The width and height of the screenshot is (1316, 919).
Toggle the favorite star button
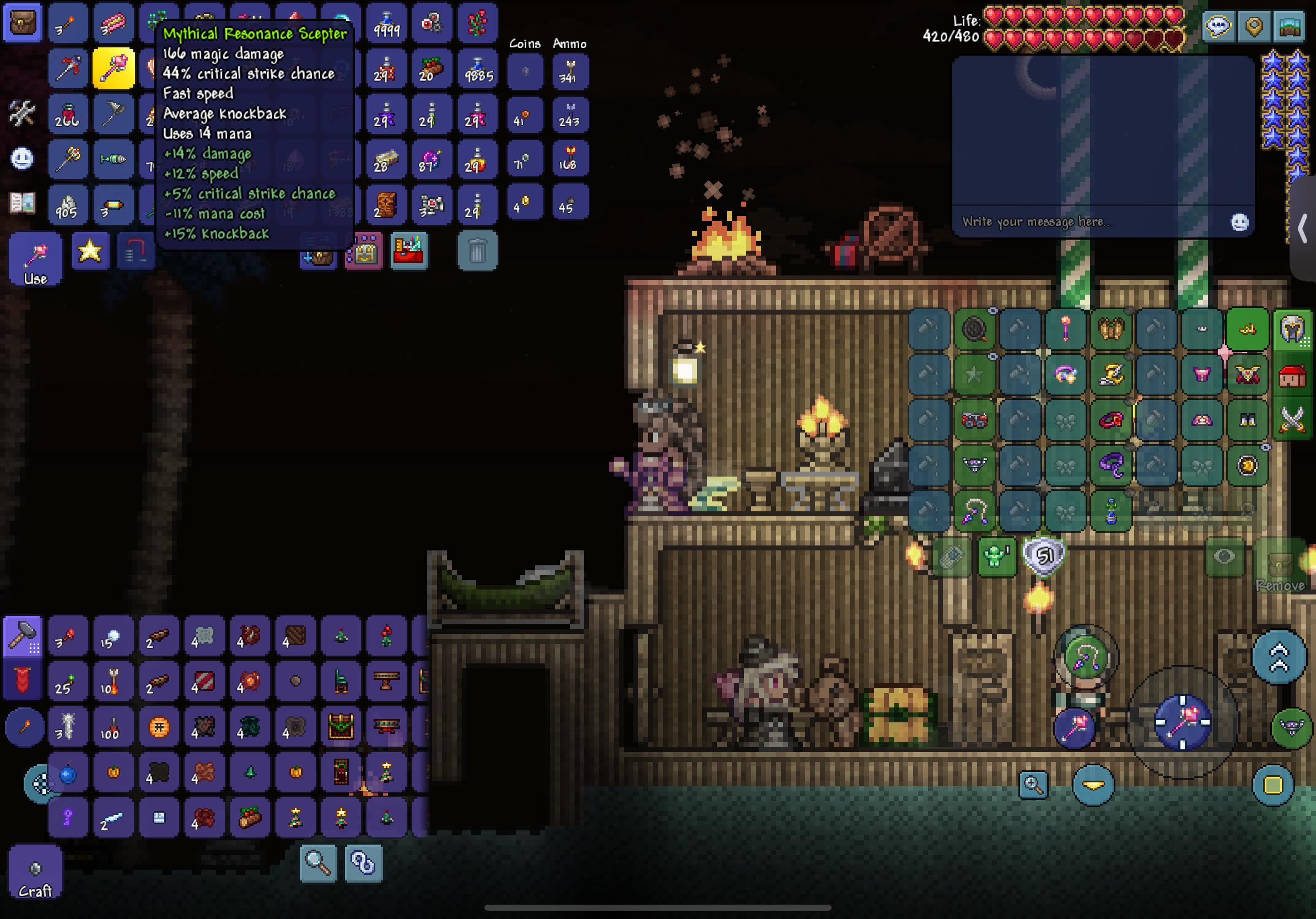coord(90,250)
